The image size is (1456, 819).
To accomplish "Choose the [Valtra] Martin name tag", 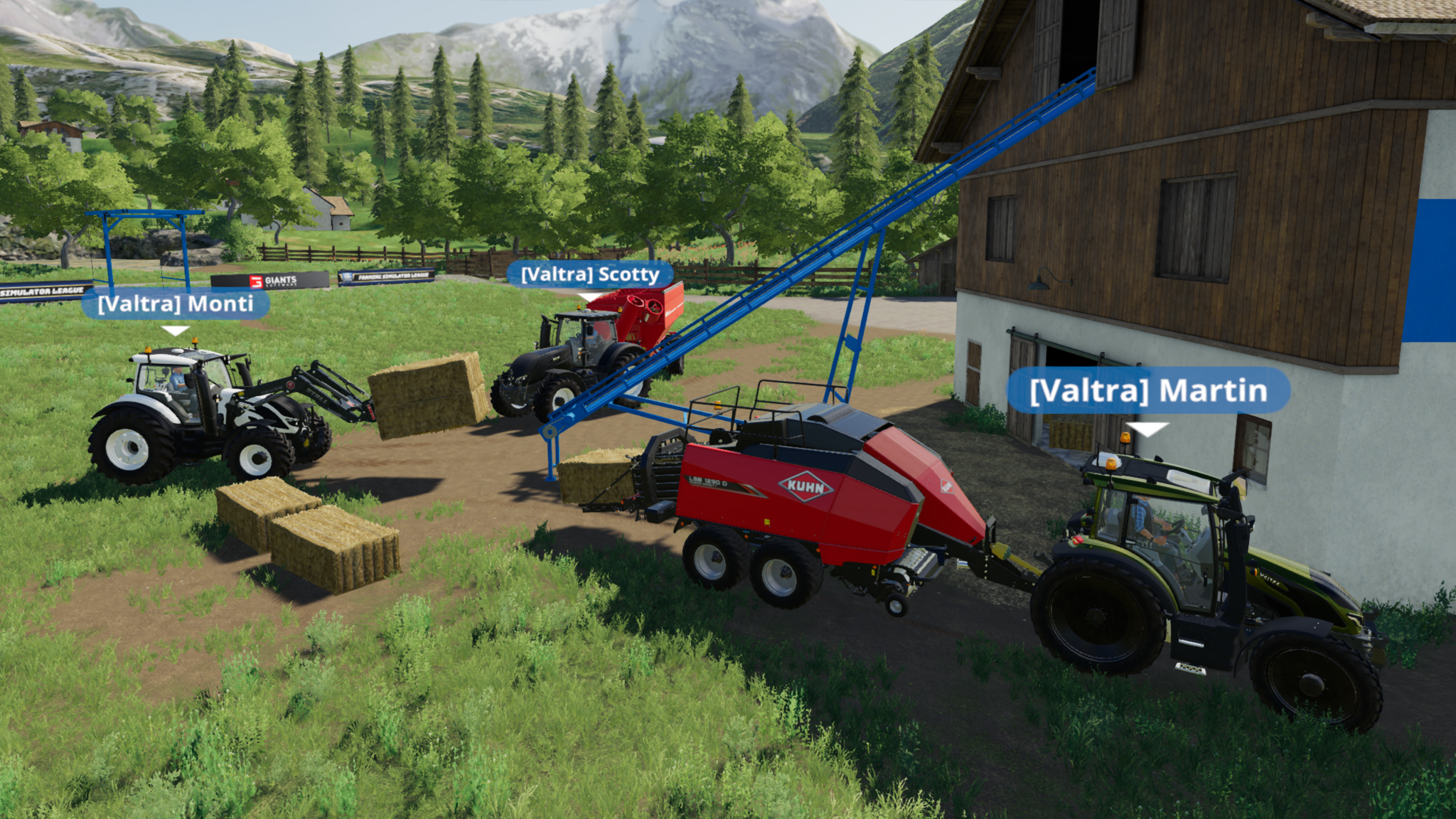I will click(x=1147, y=391).
